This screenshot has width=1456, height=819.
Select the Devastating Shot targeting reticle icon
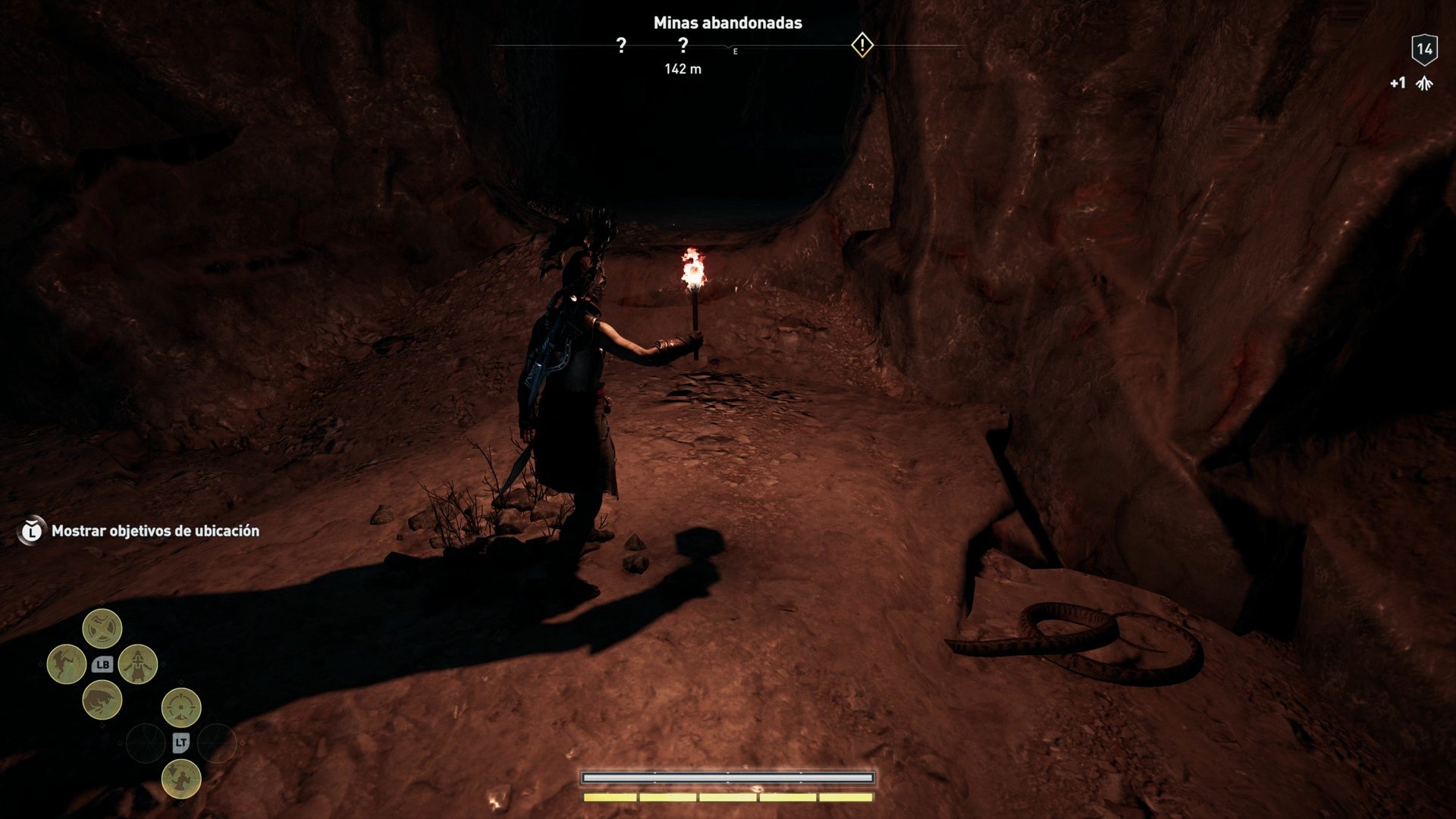(180, 707)
